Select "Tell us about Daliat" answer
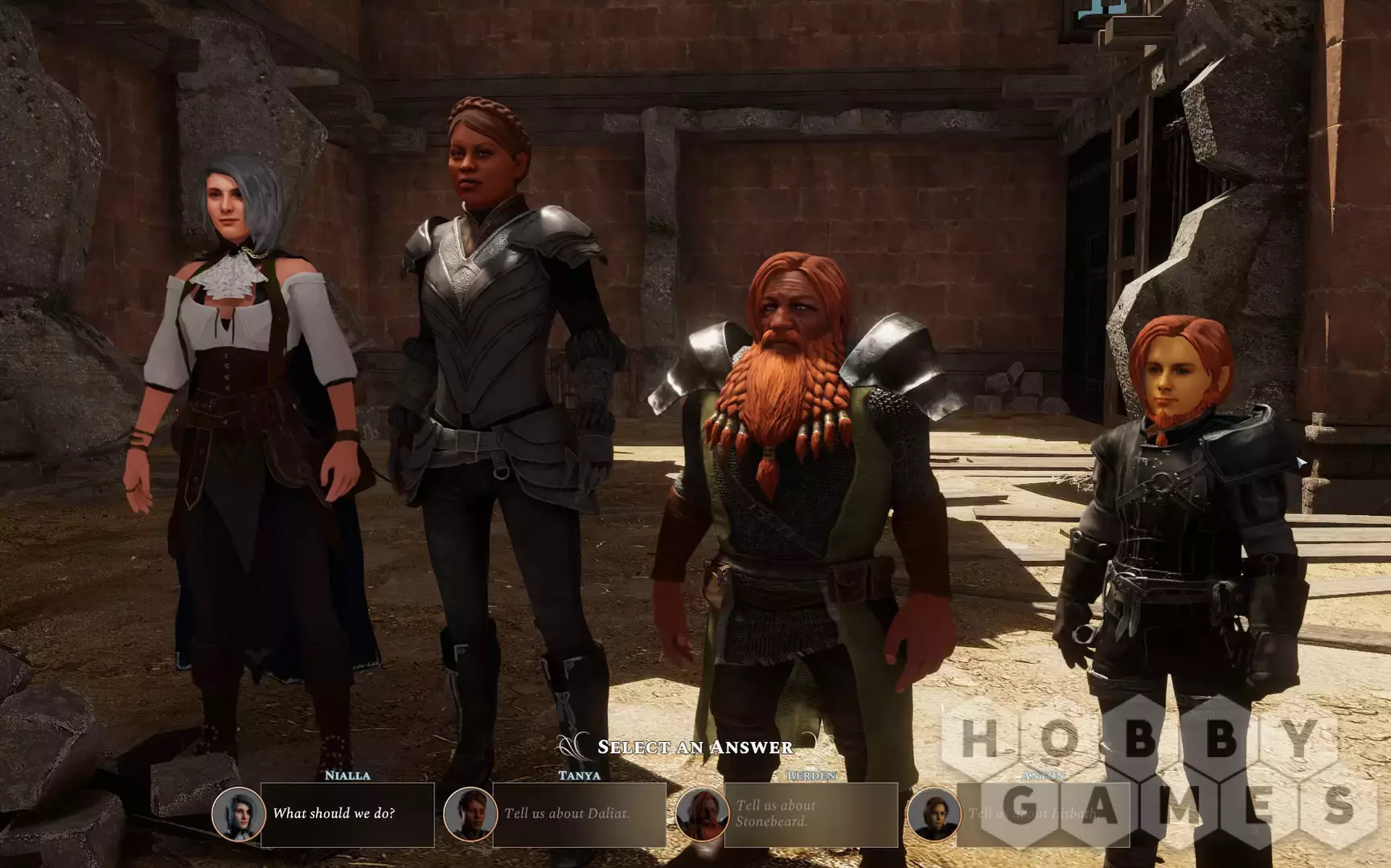The height and width of the screenshot is (868, 1391). [578, 814]
